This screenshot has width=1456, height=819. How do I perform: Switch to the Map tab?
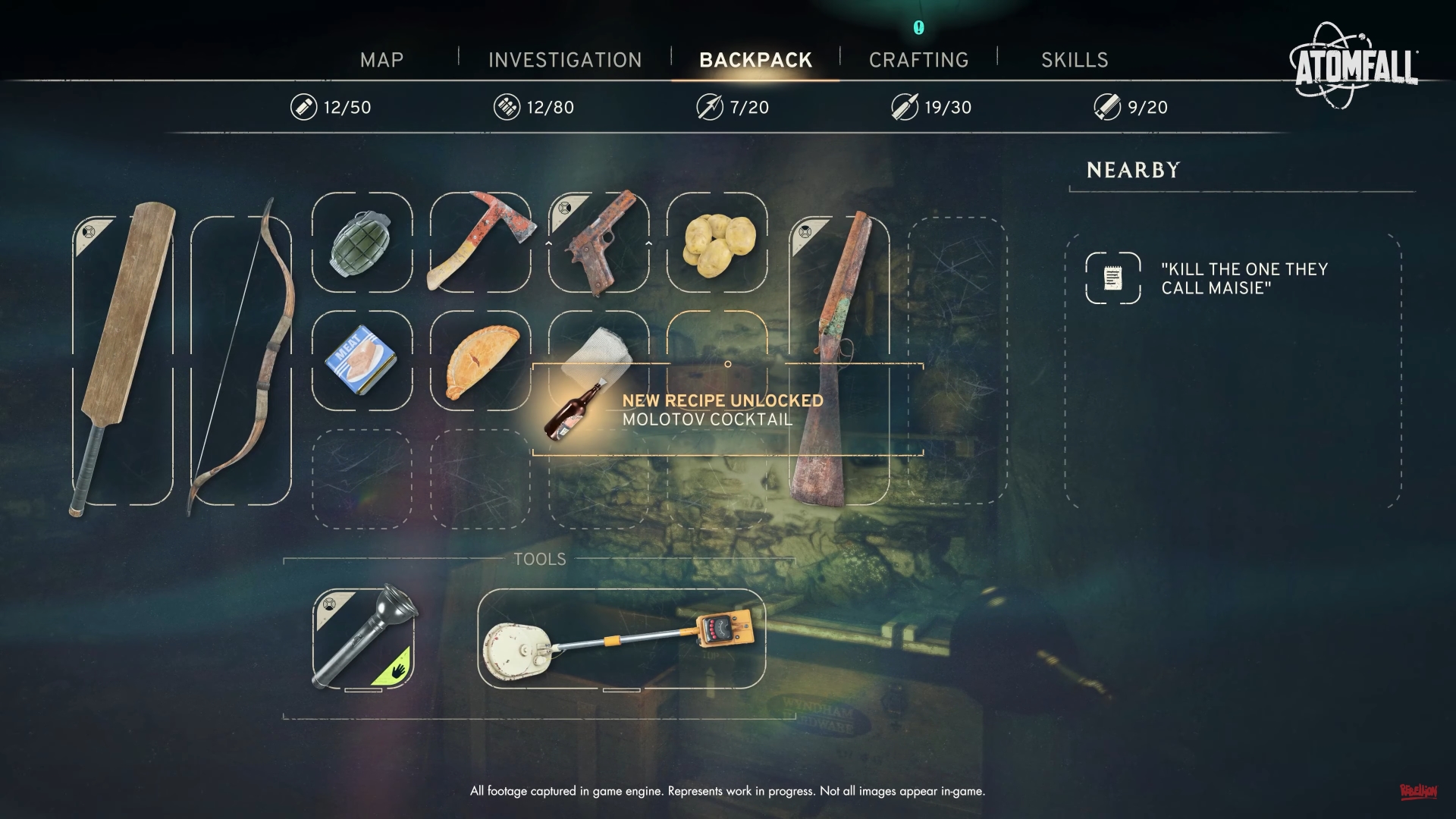381,60
